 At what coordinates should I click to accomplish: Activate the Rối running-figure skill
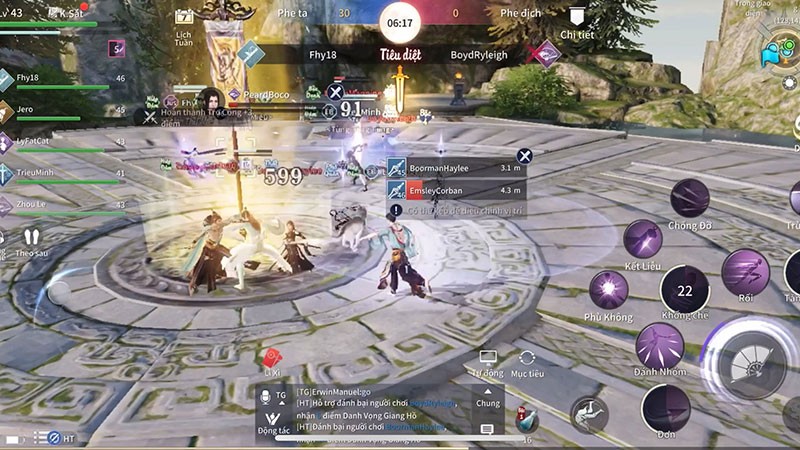pos(745,272)
